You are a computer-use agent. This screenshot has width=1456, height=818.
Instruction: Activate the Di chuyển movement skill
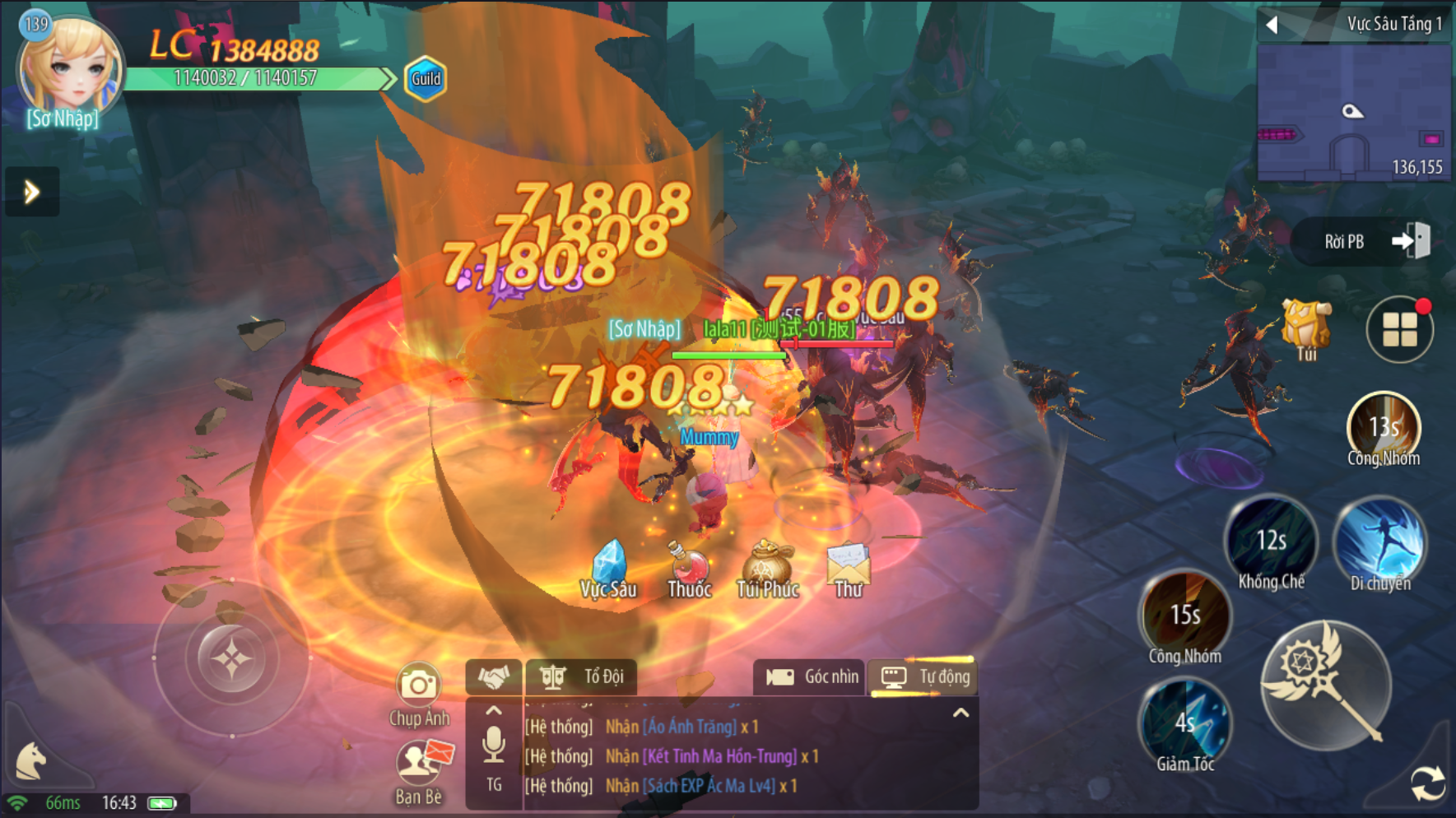click(x=1380, y=541)
